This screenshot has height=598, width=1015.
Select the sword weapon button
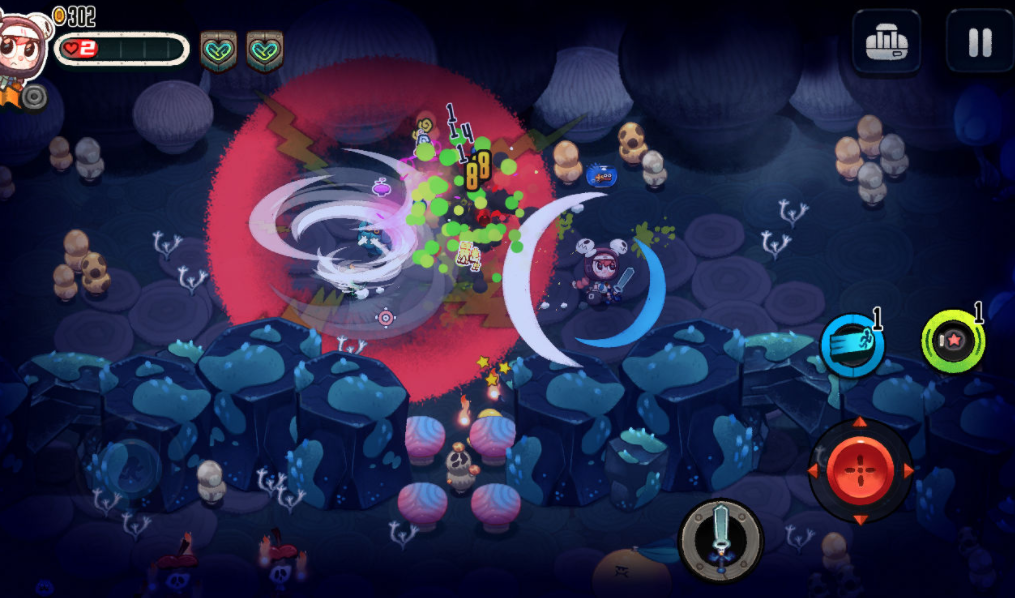pos(720,540)
